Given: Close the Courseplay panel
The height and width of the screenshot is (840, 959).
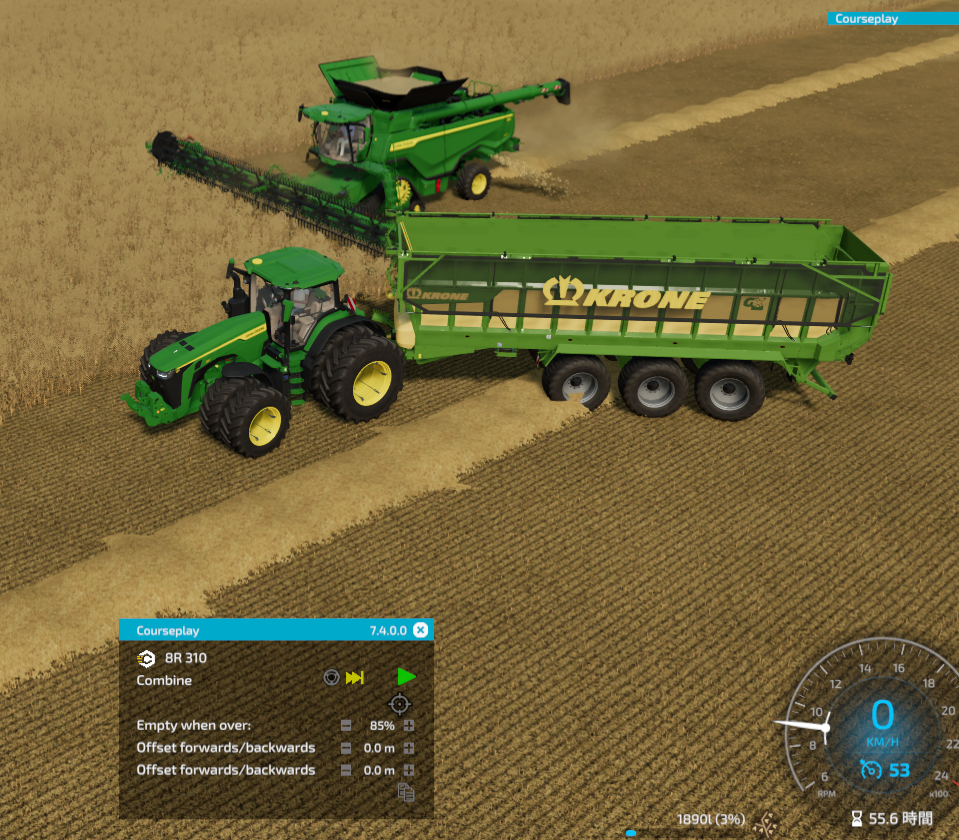Looking at the screenshot, I should 420,630.
